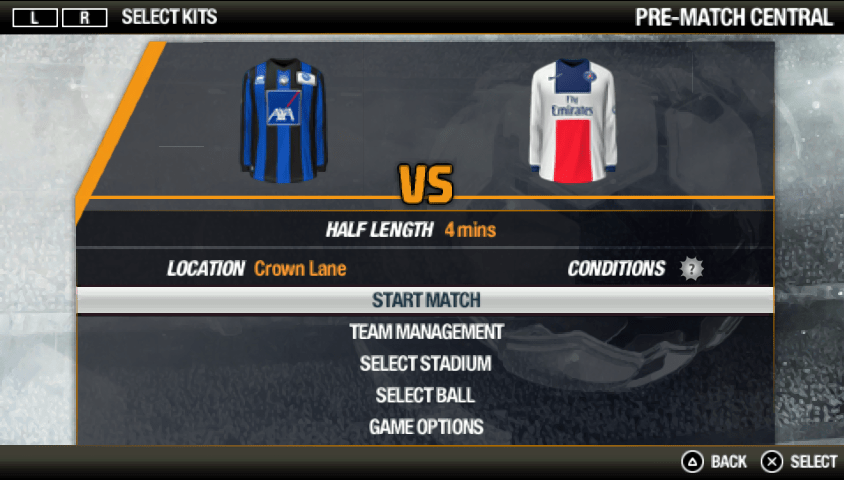Image resolution: width=844 pixels, height=480 pixels.
Task: Click the Conditions question mark icon
Action: pos(692,269)
